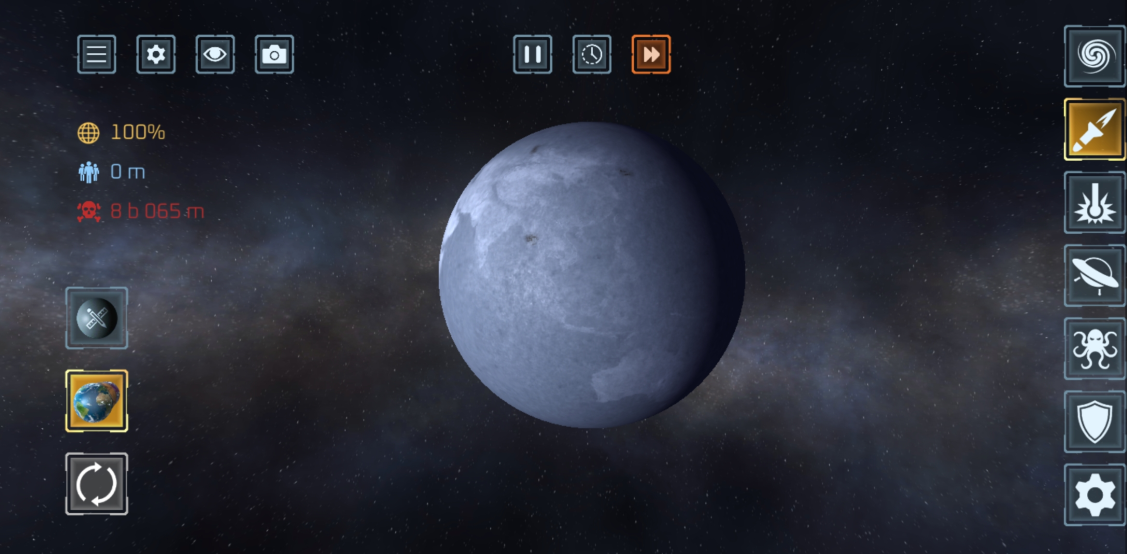Choose the UFO alien ship category
1127x554 pixels.
[x=1094, y=276]
